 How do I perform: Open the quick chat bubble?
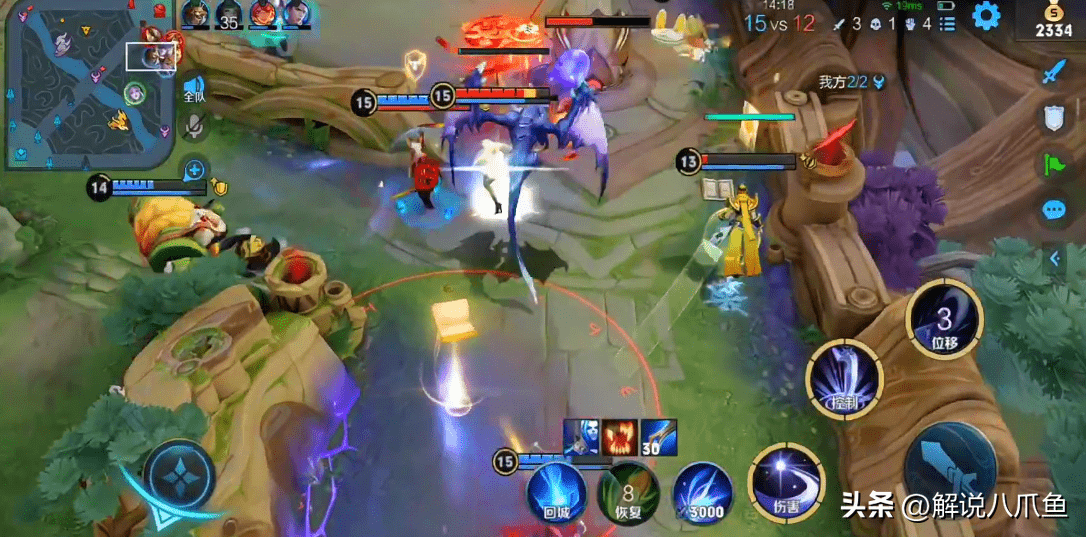click(x=1054, y=210)
